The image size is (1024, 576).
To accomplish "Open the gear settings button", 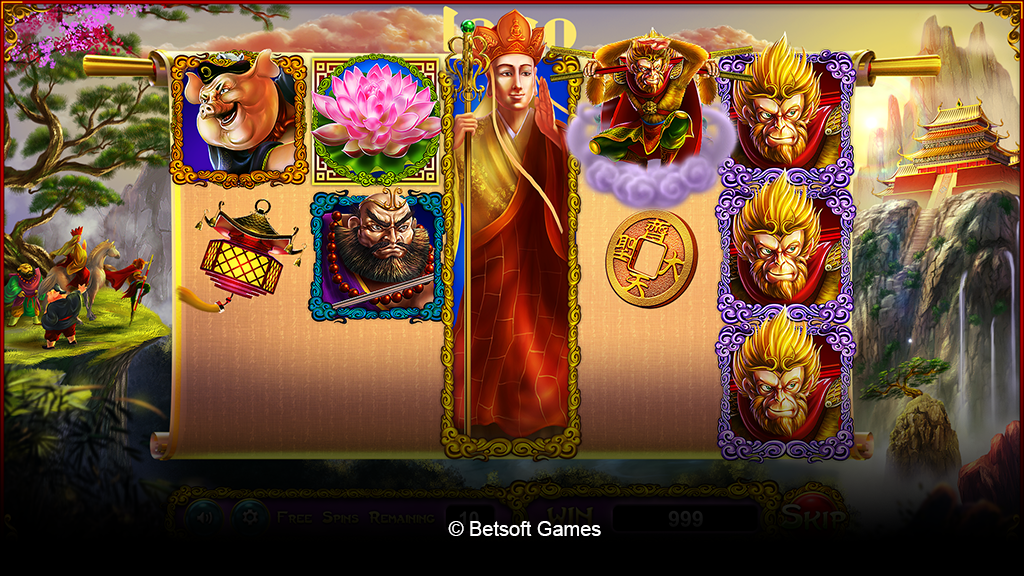I will (248, 517).
